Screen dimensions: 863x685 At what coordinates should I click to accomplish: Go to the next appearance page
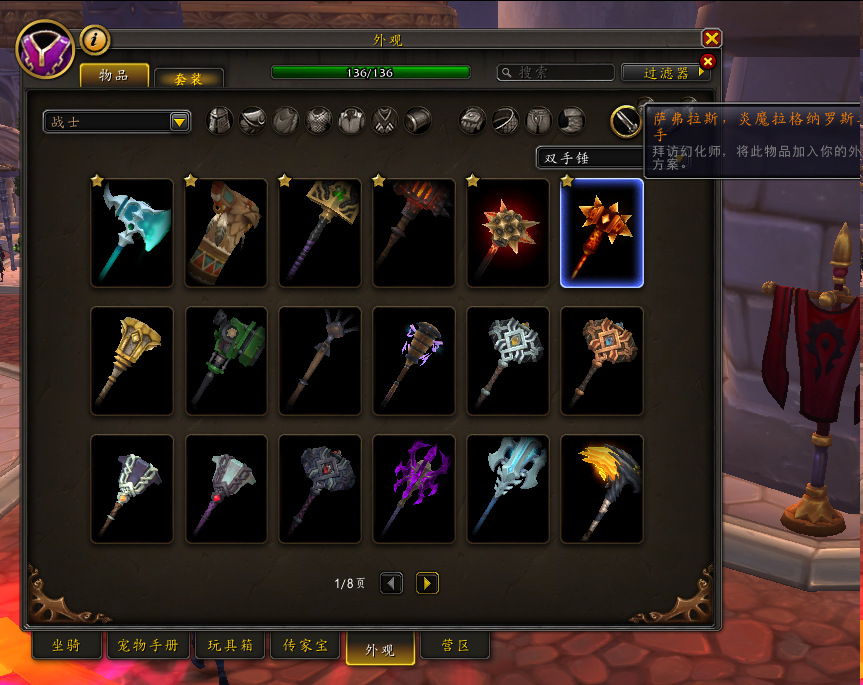point(427,583)
